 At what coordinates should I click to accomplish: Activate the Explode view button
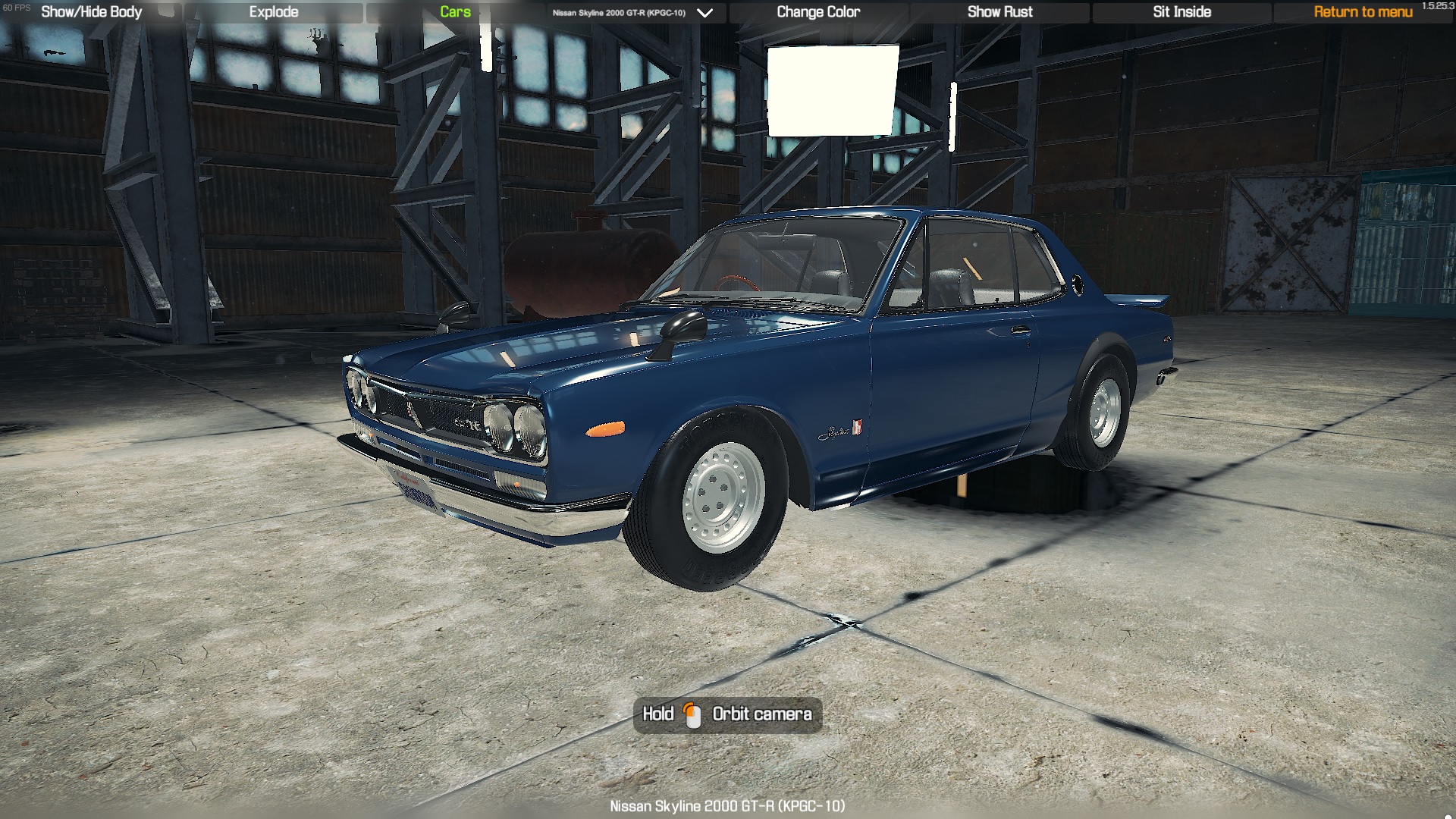coord(274,12)
